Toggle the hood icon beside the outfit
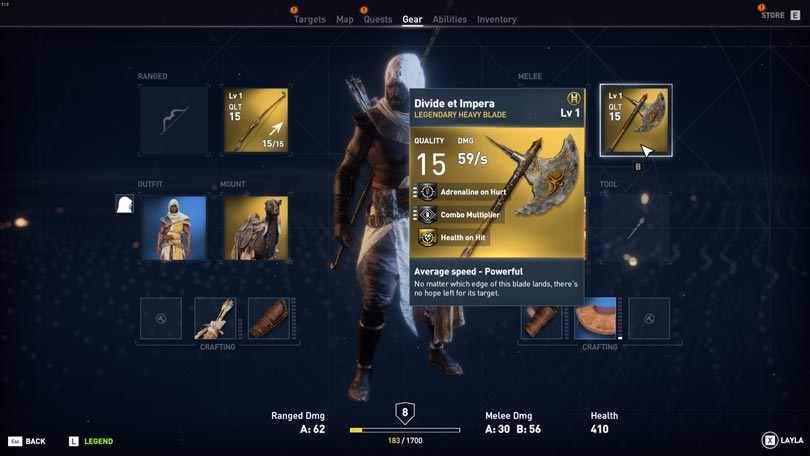Image resolution: width=810 pixels, height=456 pixels. point(124,204)
